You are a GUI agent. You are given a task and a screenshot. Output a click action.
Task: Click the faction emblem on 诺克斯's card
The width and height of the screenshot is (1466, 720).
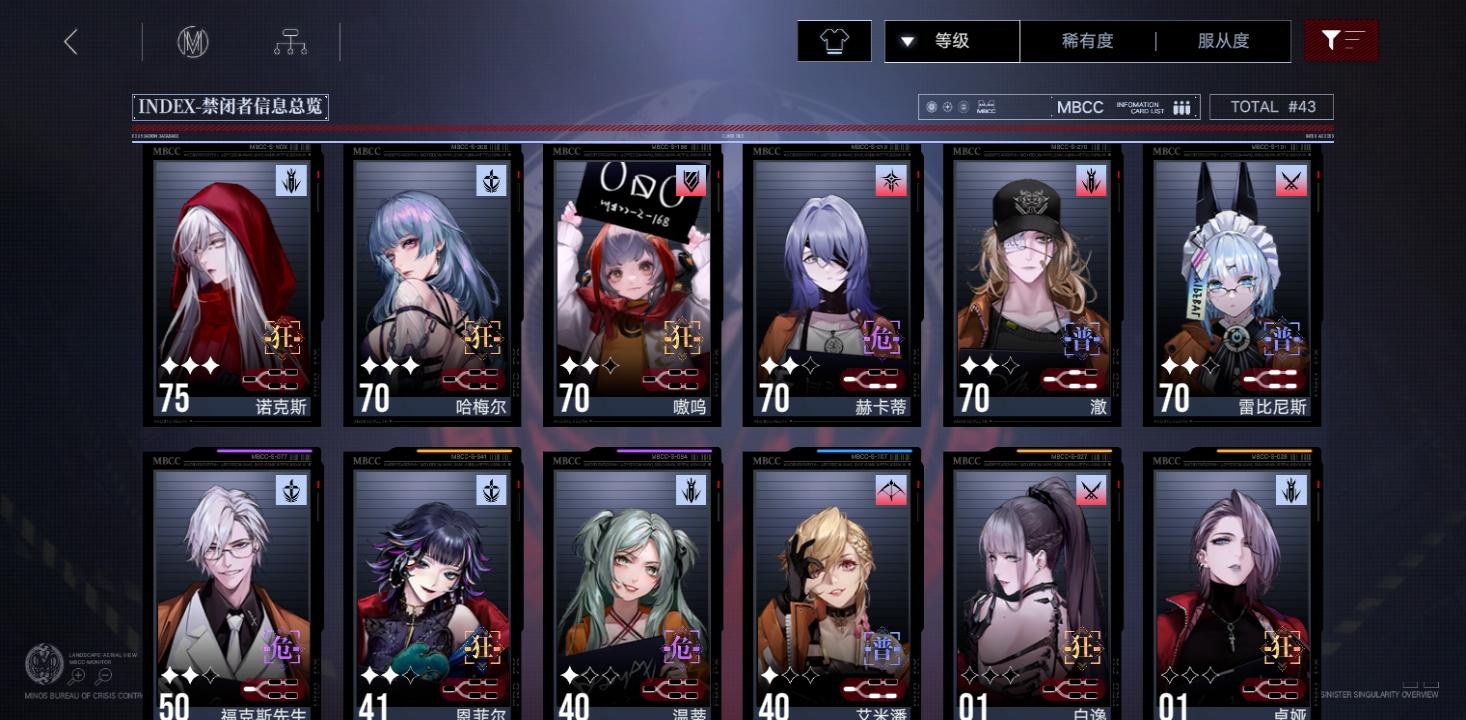pos(291,182)
